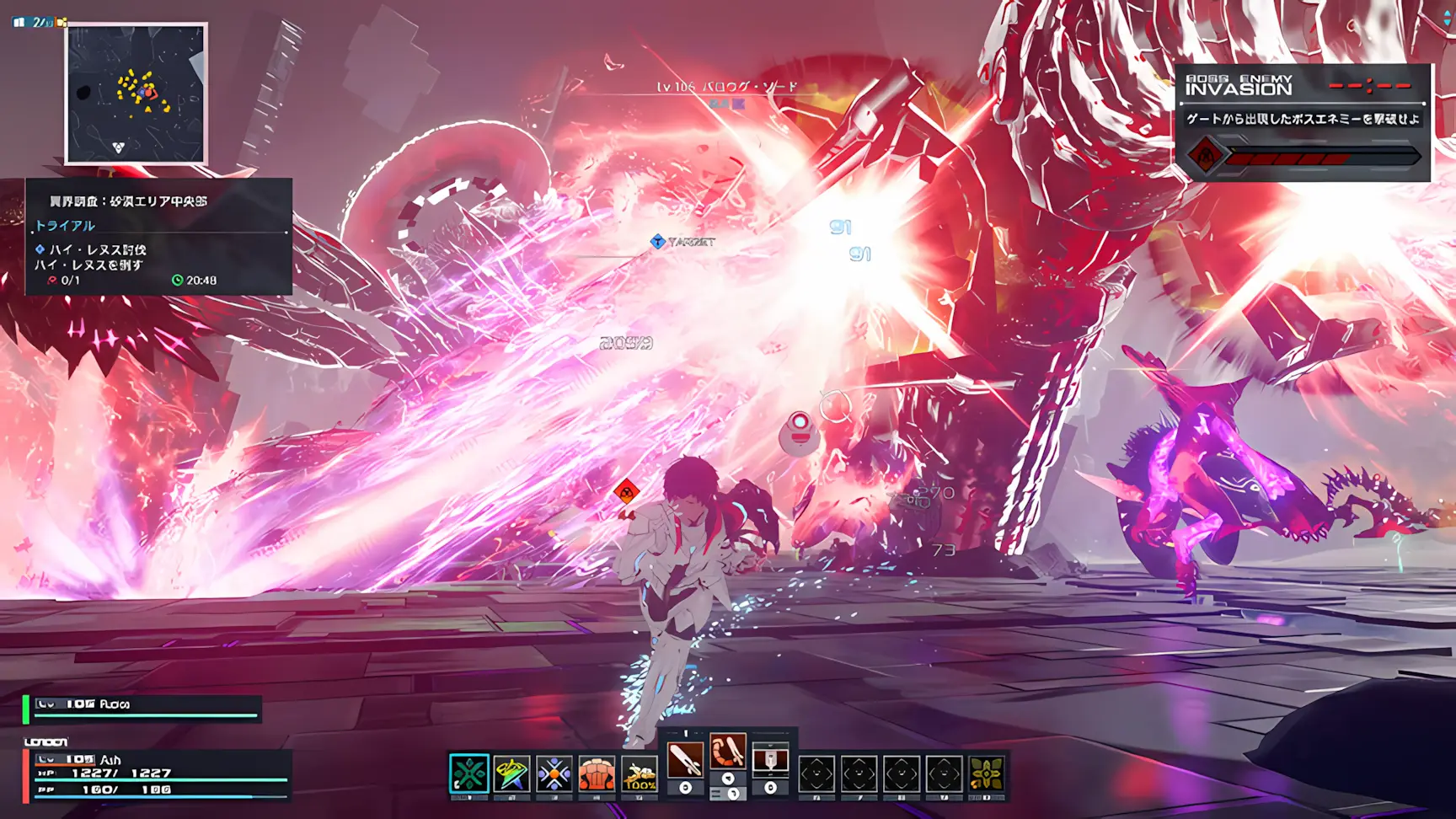
Task: Activate the golden 100% skill icon
Action: (x=640, y=773)
